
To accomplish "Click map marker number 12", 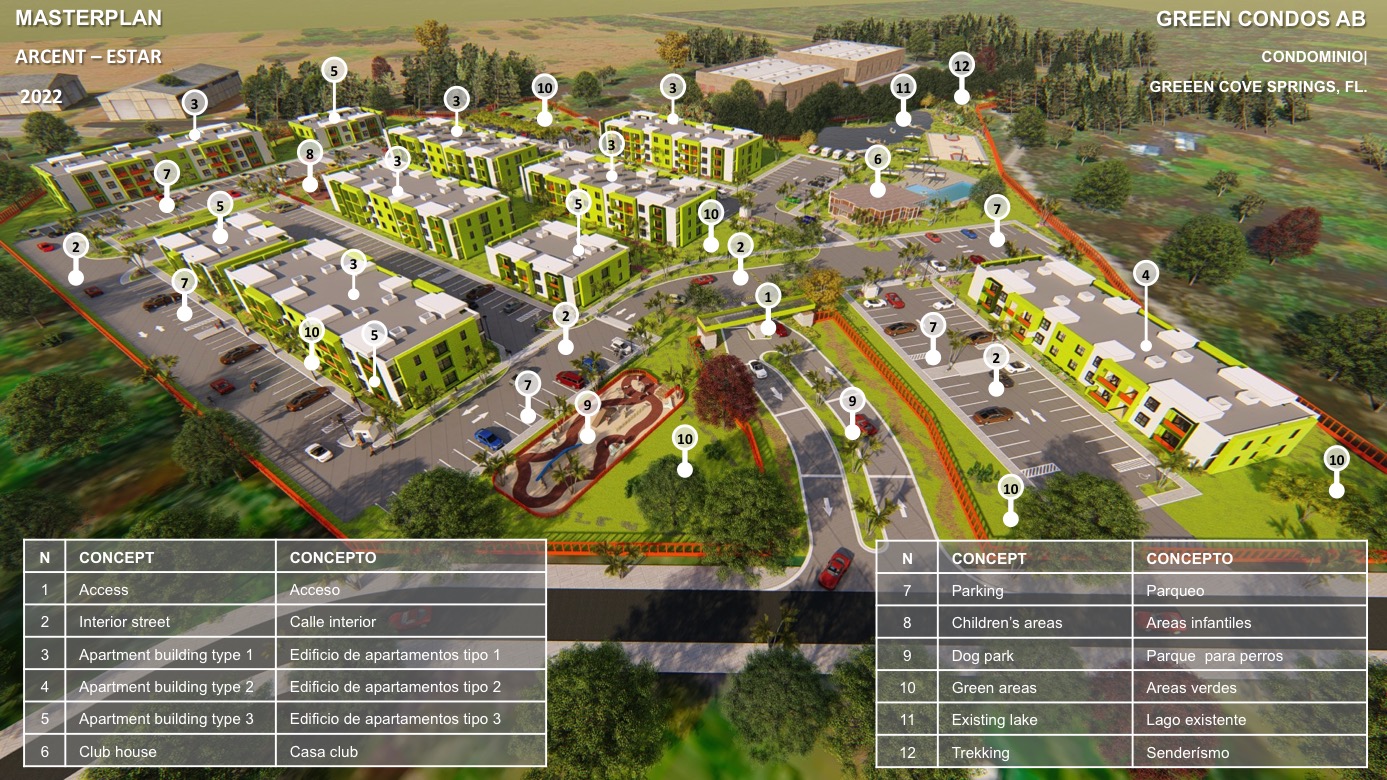I will [x=961, y=66].
